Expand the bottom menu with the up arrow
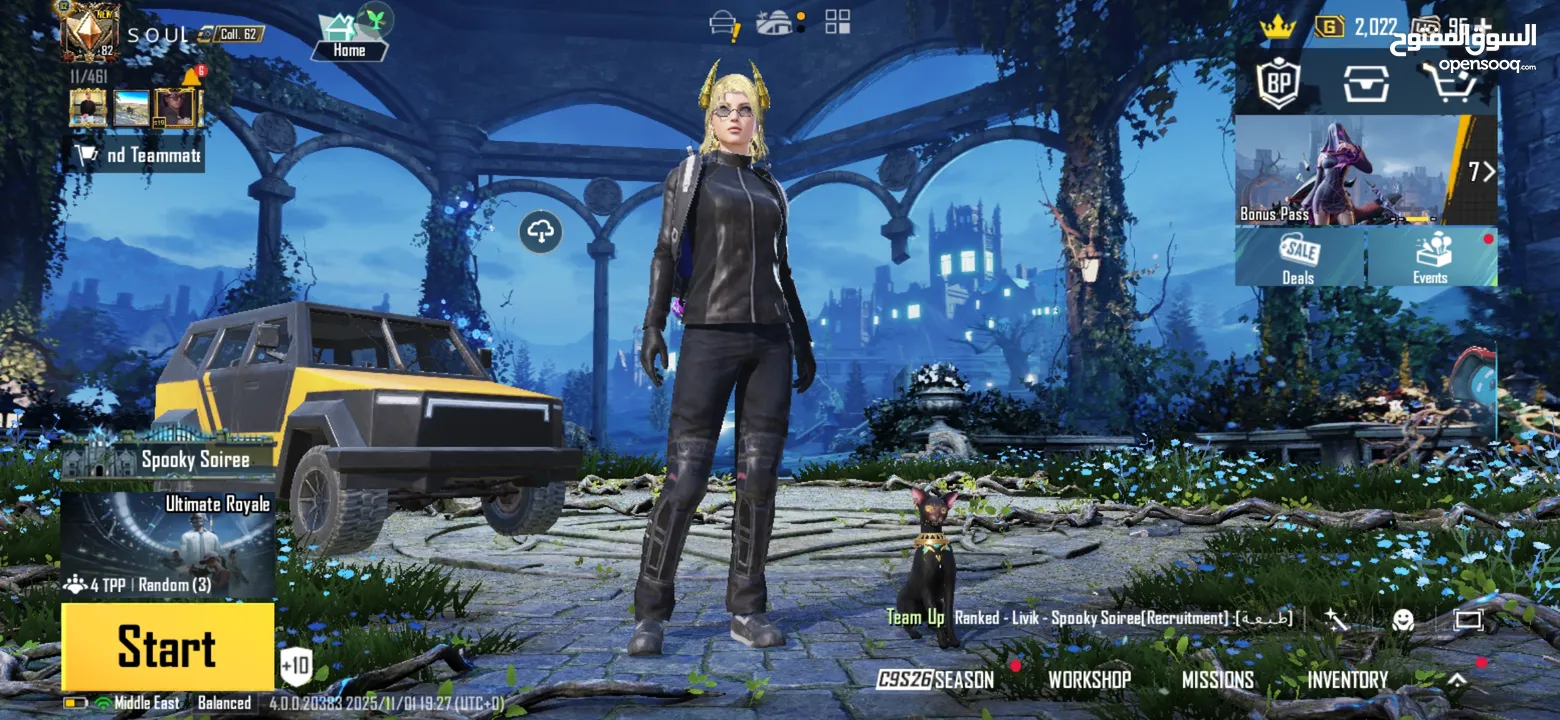 [1457, 680]
